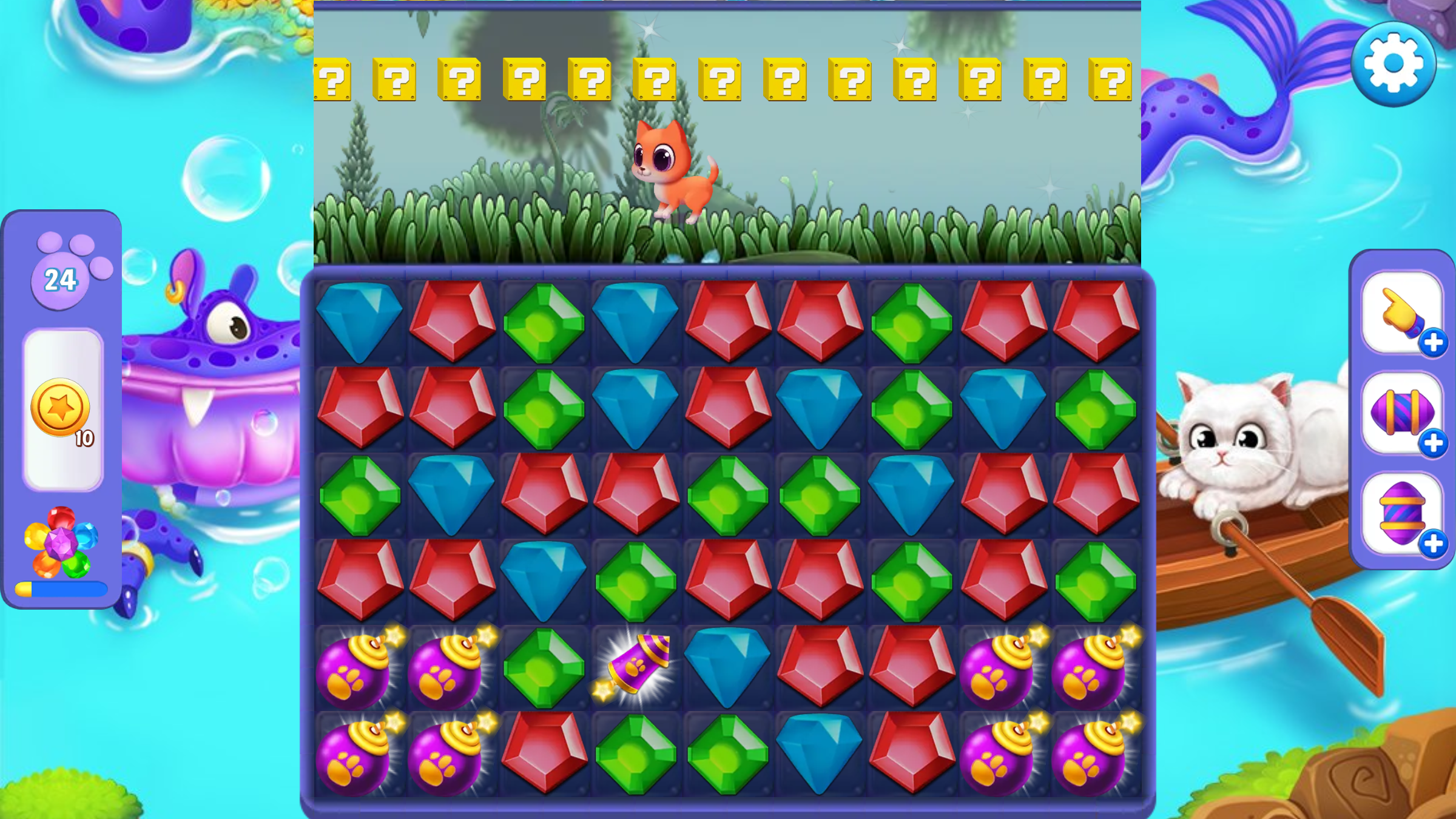Select a red gem in the board's top row
This screenshot has height=819, width=1456.
[452, 322]
